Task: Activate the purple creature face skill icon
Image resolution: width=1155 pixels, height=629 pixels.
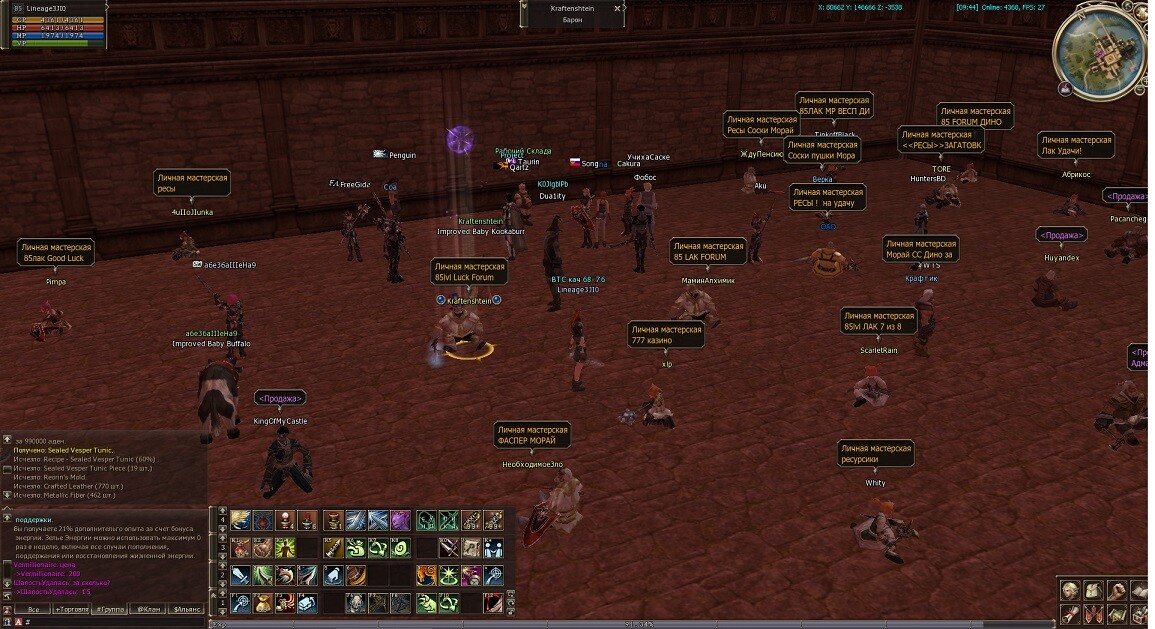Action: pyautogui.click(x=400, y=520)
